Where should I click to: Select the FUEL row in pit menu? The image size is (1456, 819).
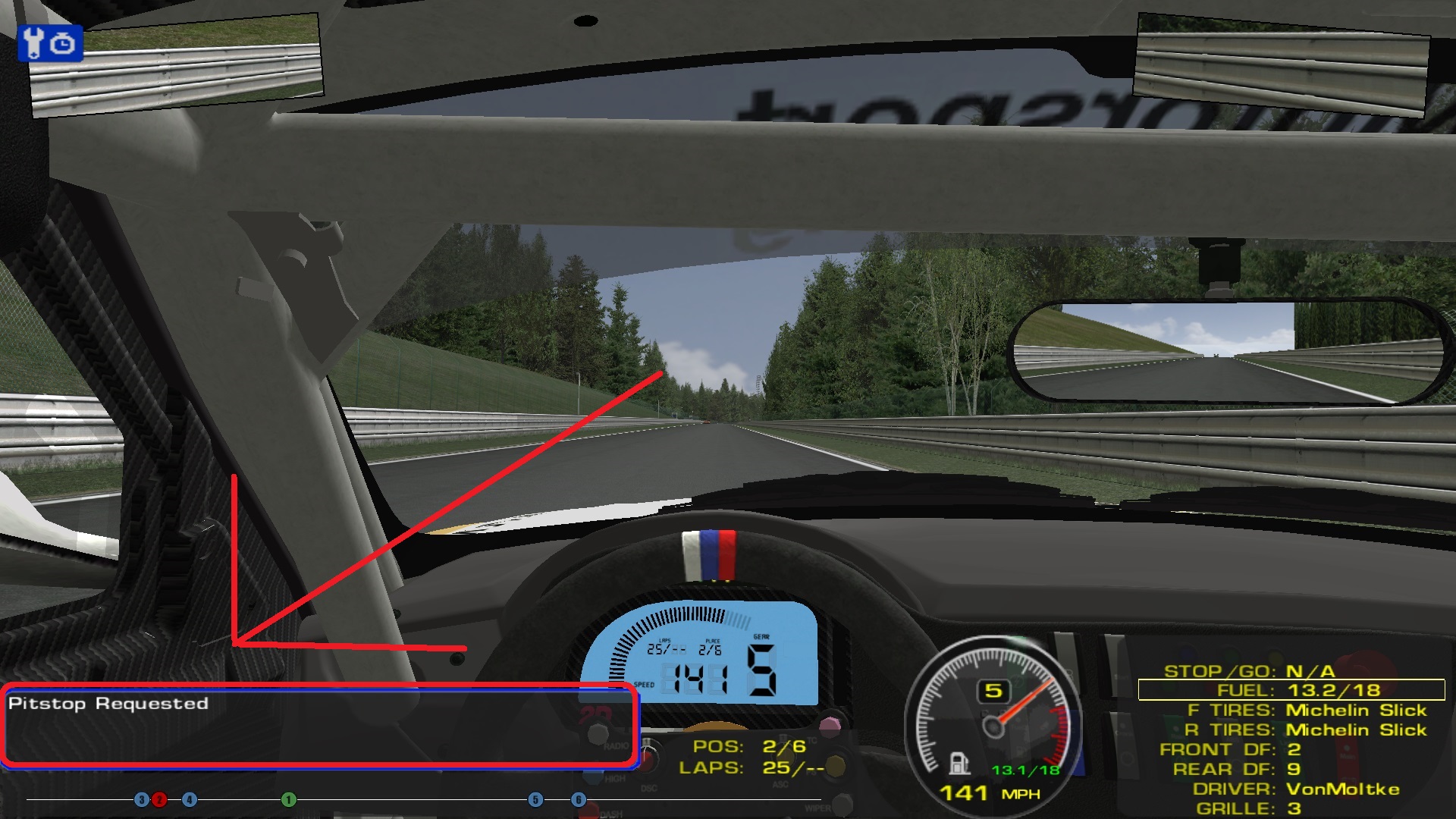(x=1291, y=690)
